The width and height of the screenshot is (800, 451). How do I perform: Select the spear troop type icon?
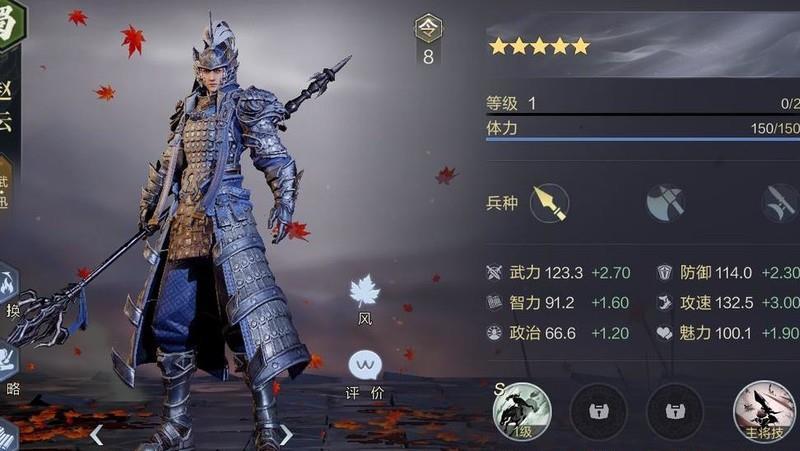click(549, 203)
